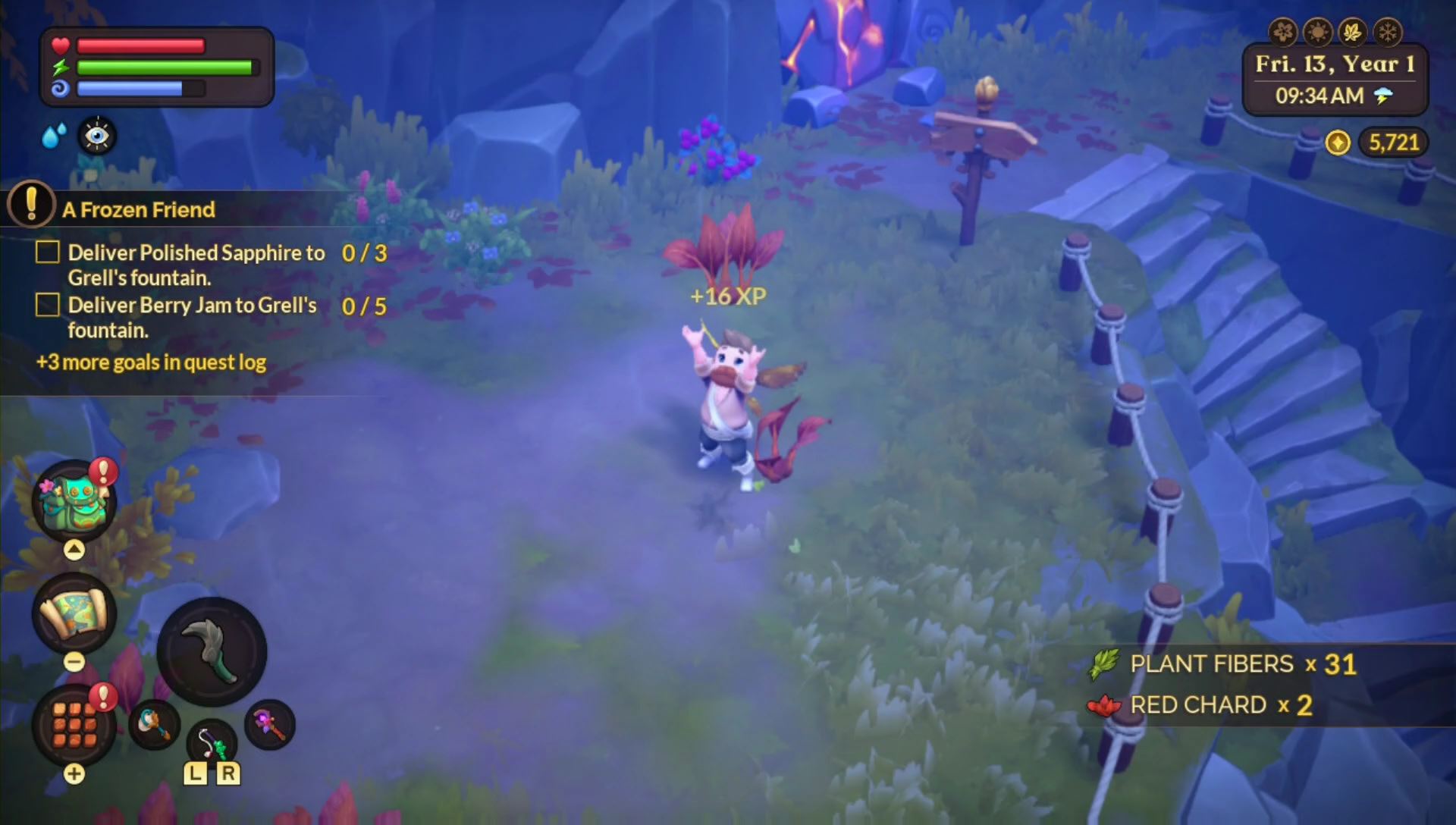Open the quest log via +3 more goals

tap(151, 362)
